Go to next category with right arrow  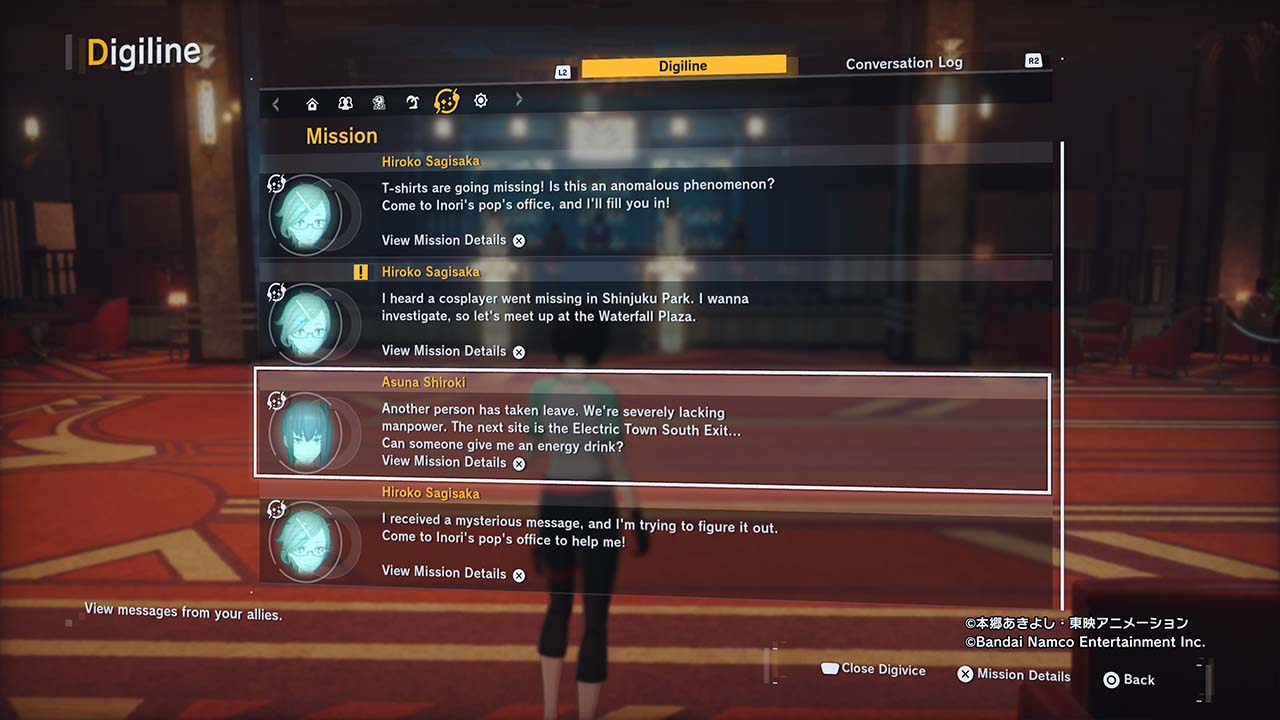tap(519, 100)
